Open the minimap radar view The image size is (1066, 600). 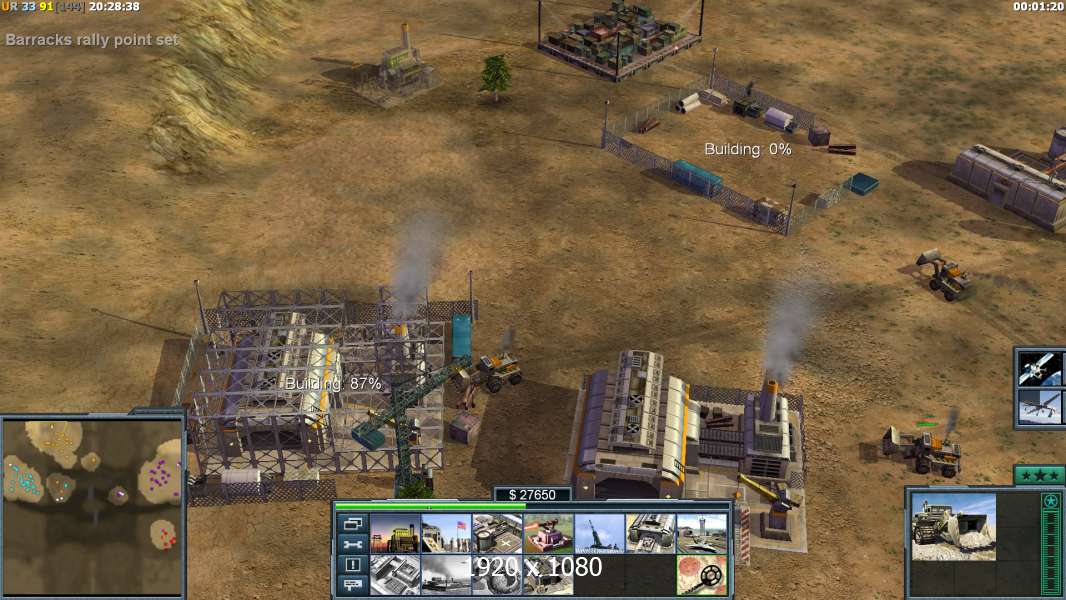click(93, 504)
